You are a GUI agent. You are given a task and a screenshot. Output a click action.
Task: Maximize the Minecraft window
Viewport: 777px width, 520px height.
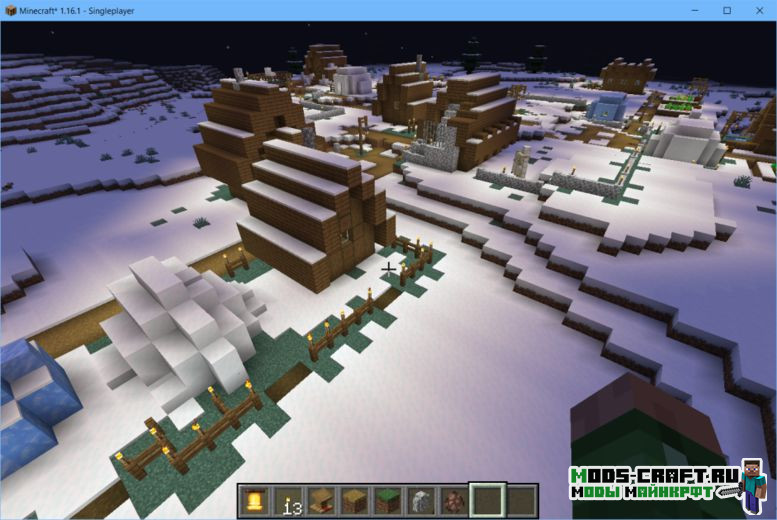pos(727,10)
